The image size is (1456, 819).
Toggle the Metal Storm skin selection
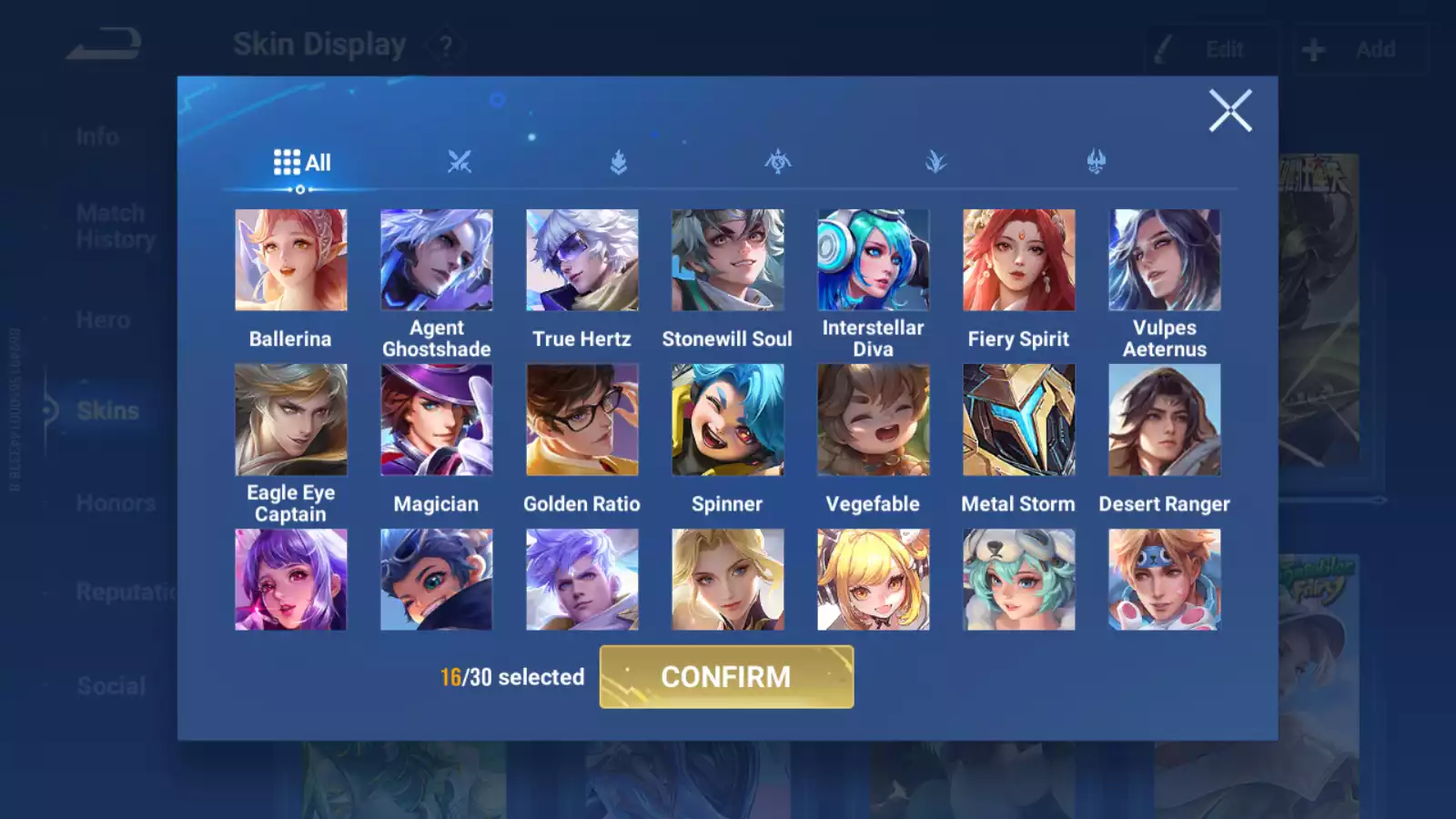point(1018,419)
